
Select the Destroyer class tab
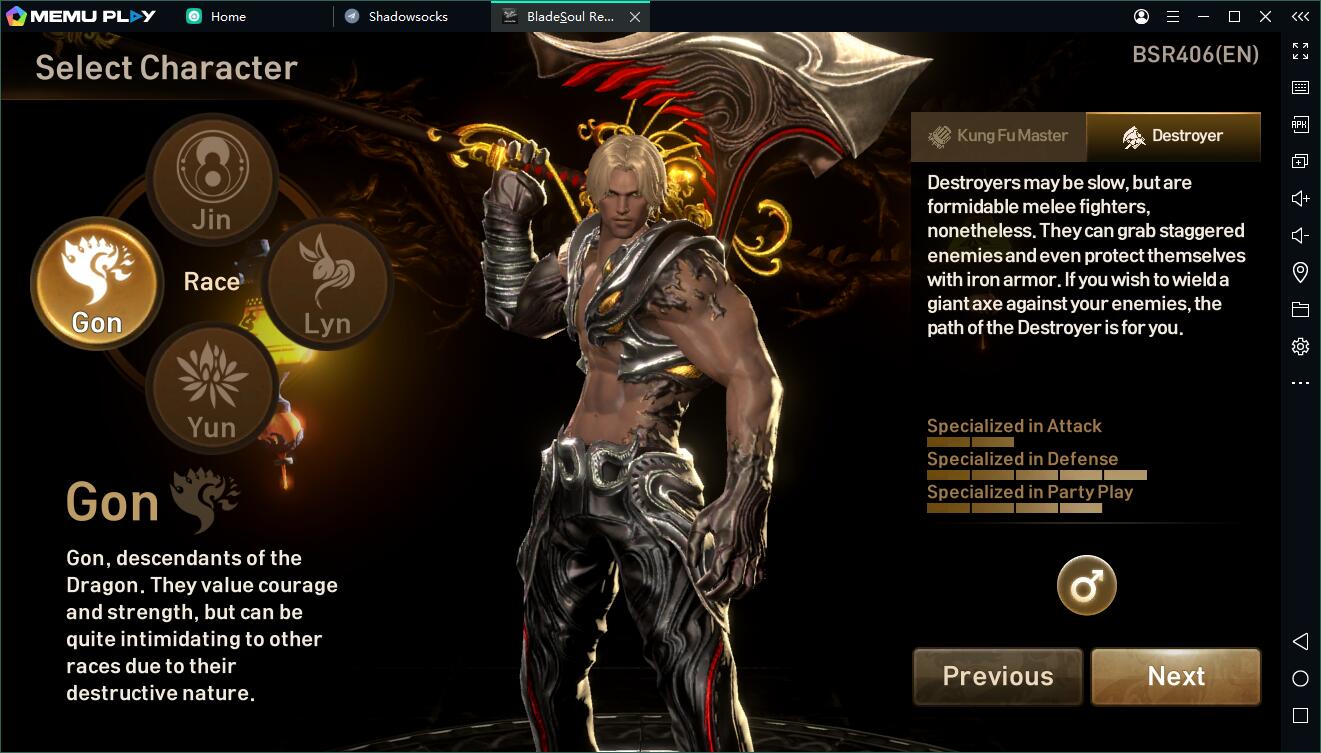pyautogui.click(x=1173, y=136)
